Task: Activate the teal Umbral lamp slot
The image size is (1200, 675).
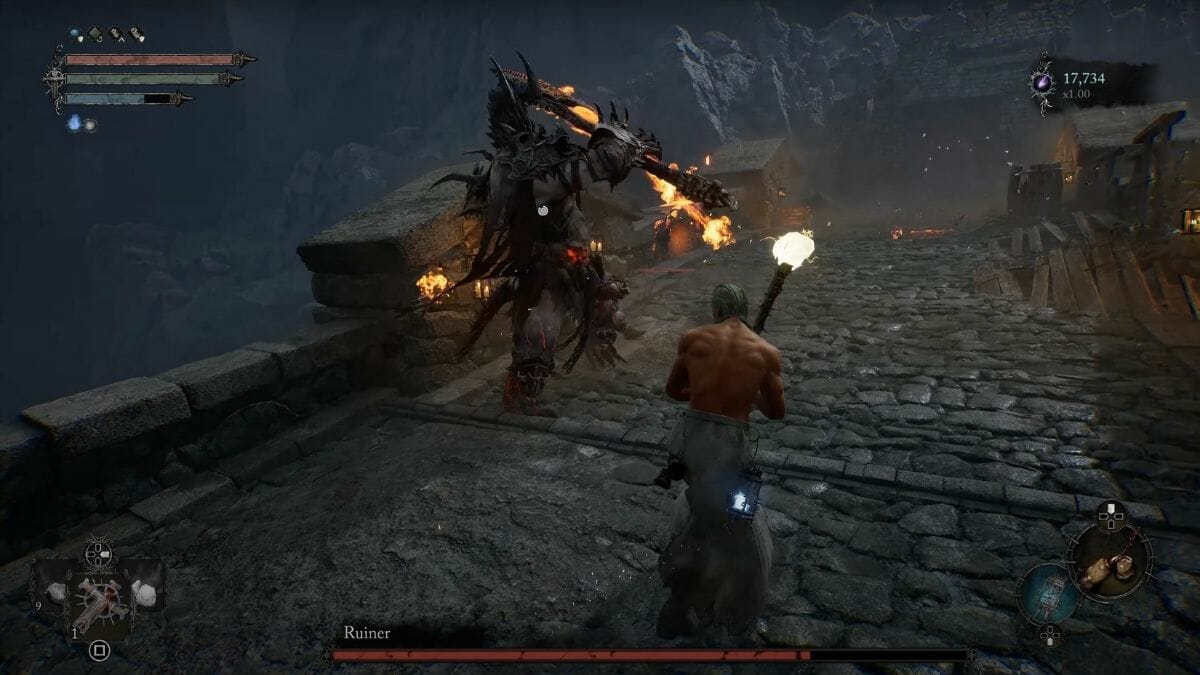Action: pyautogui.click(x=1049, y=595)
